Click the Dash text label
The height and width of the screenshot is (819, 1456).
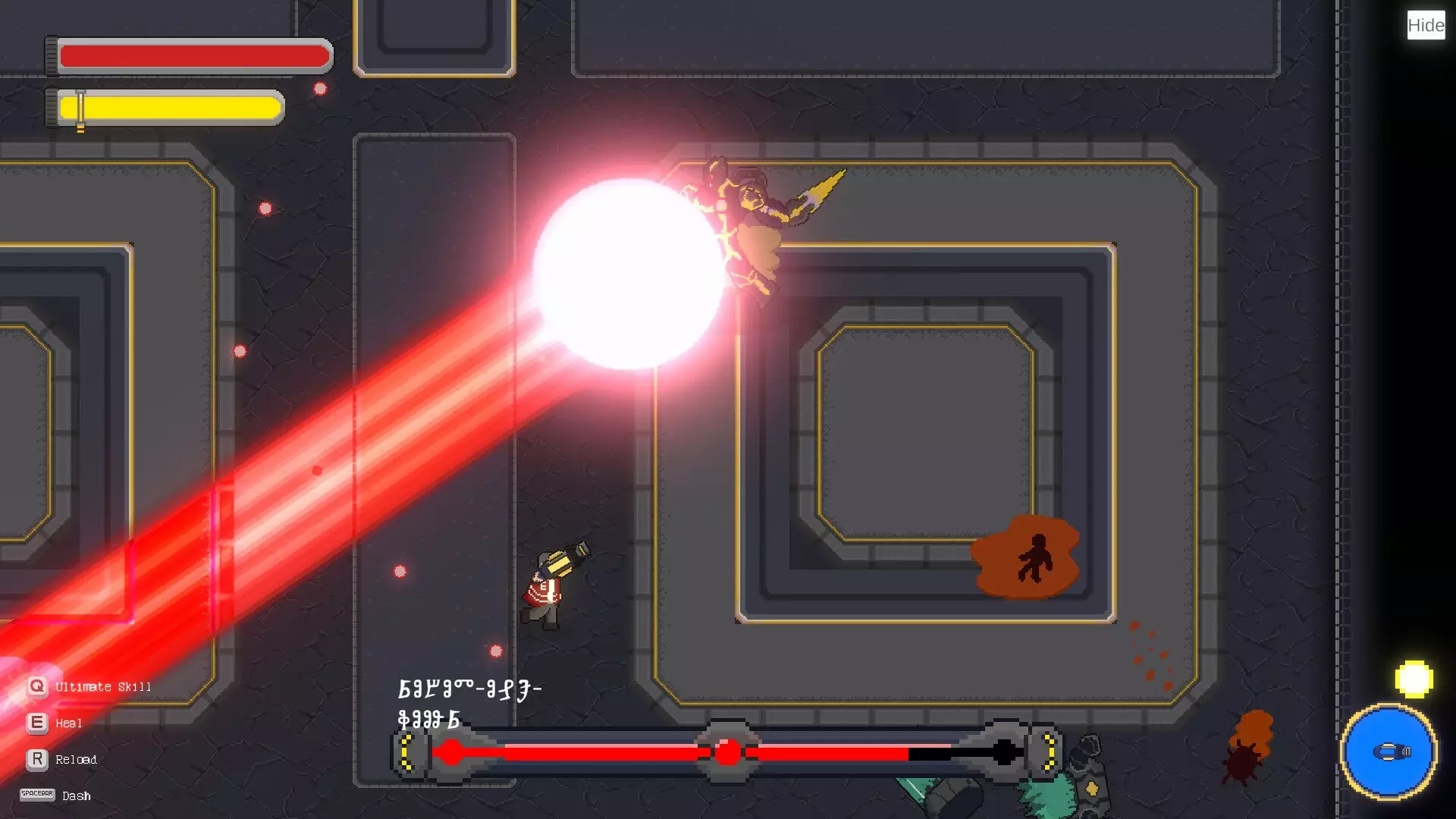(x=75, y=795)
